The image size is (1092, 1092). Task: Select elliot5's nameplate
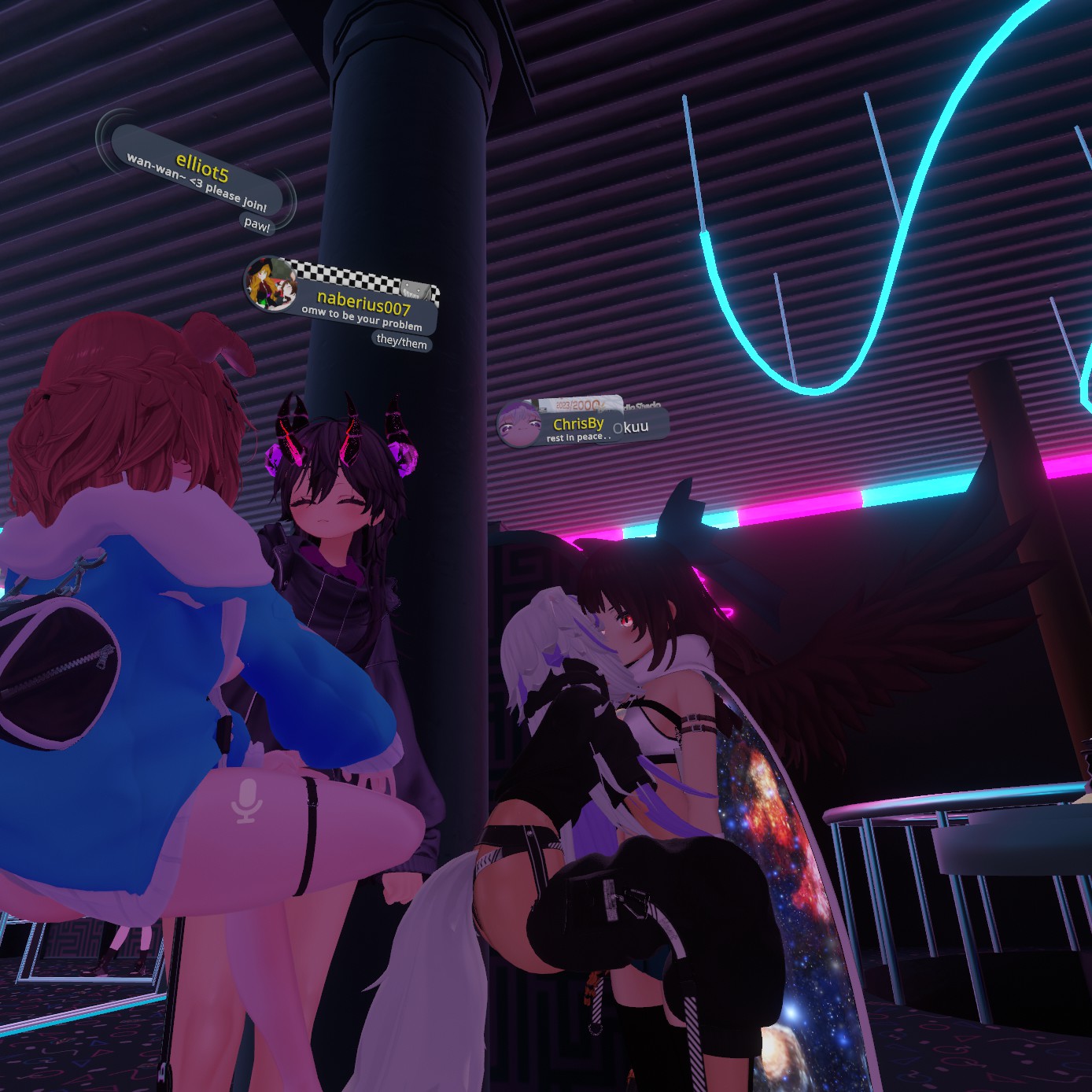[x=200, y=167]
